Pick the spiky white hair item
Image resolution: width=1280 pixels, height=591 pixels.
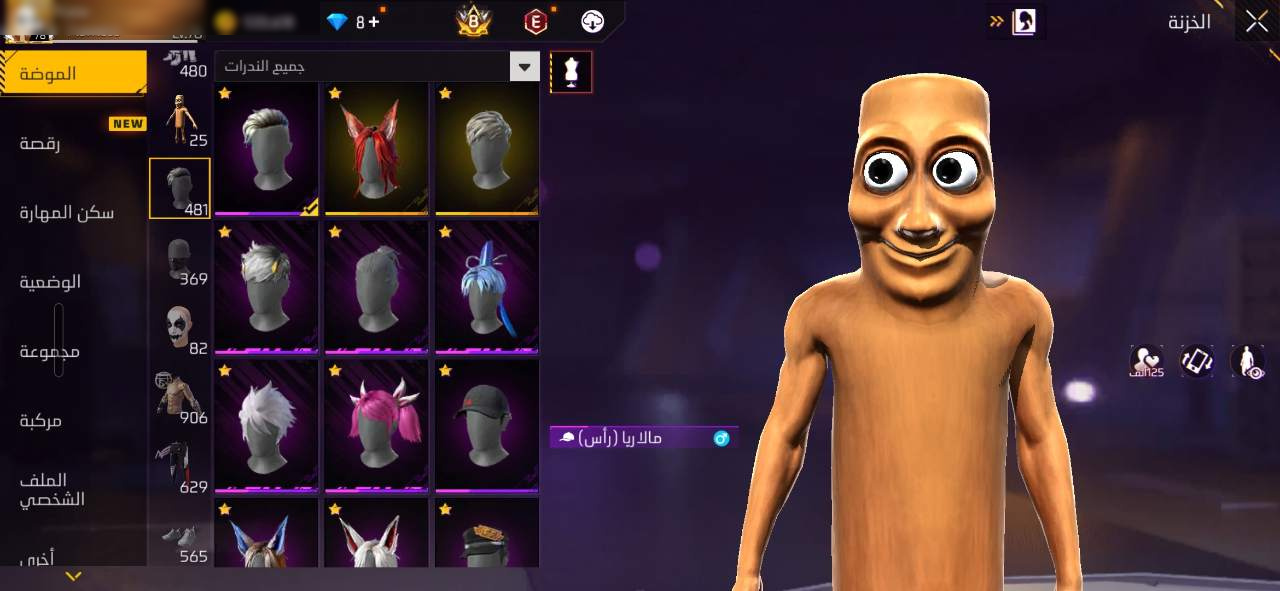click(266, 425)
